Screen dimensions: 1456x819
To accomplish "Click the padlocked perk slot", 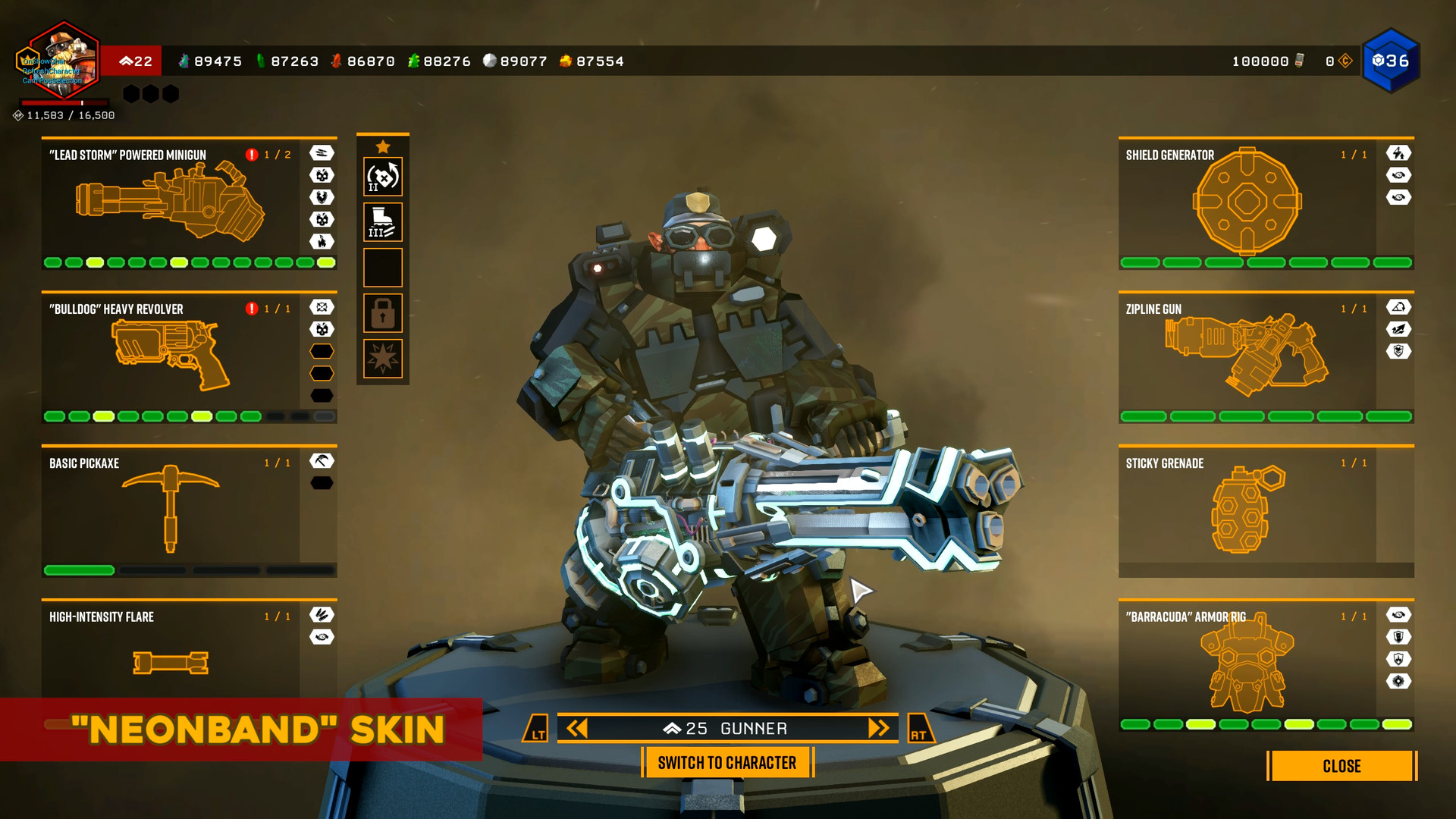I will 383,313.
